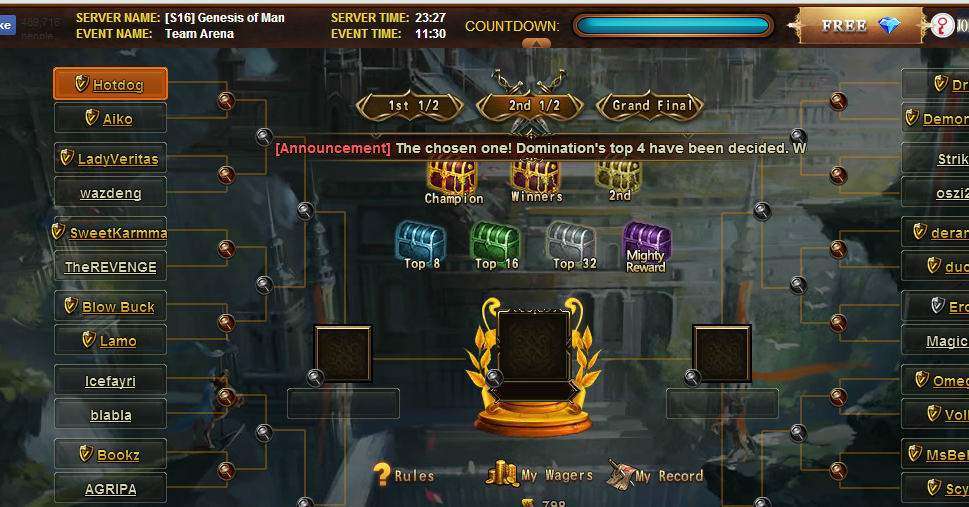Screen dimensions: 969x507
Task: Select LadyVeritas in the bracket
Action: 110,159
